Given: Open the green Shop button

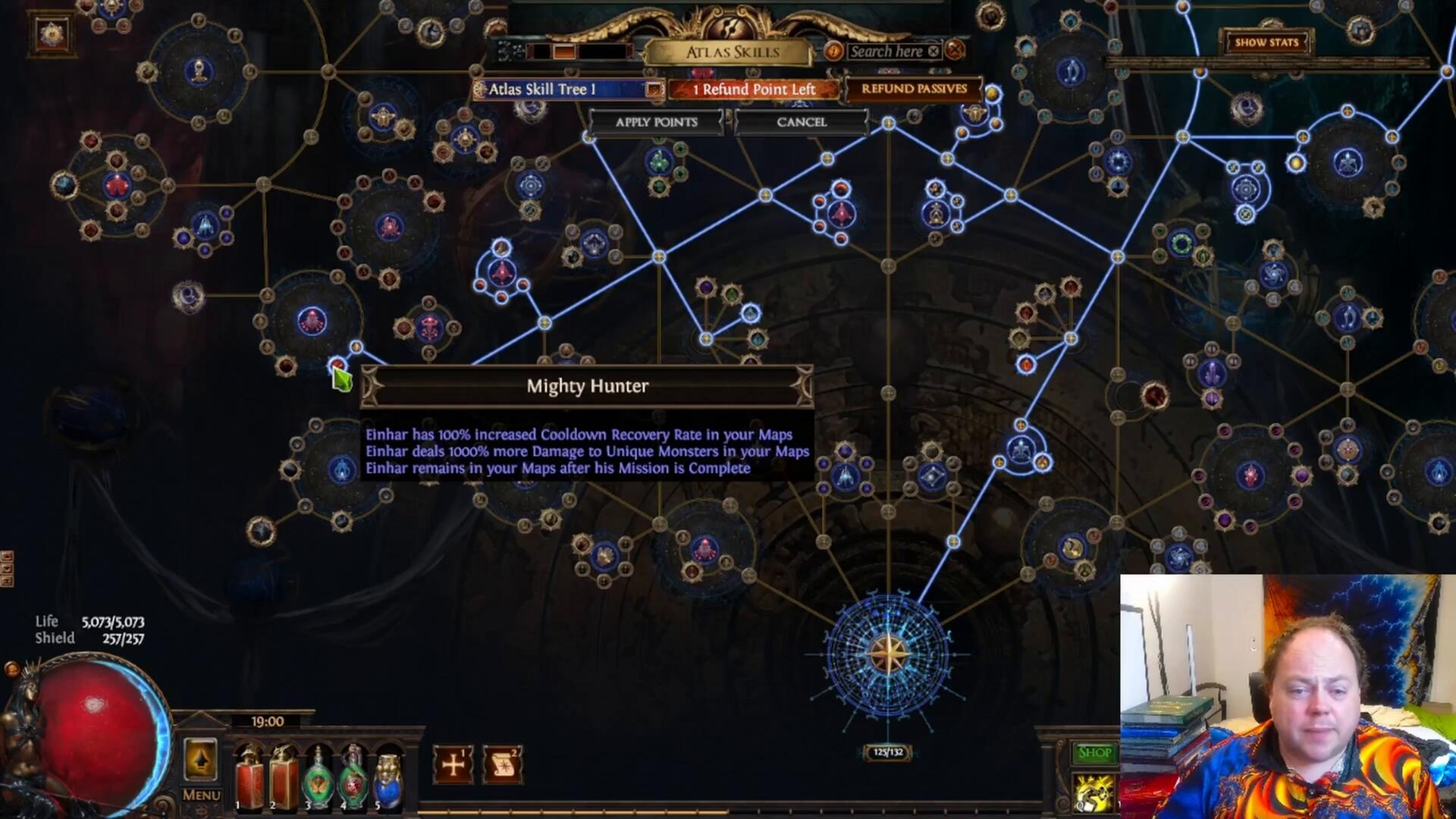Looking at the screenshot, I should 1094,752.
